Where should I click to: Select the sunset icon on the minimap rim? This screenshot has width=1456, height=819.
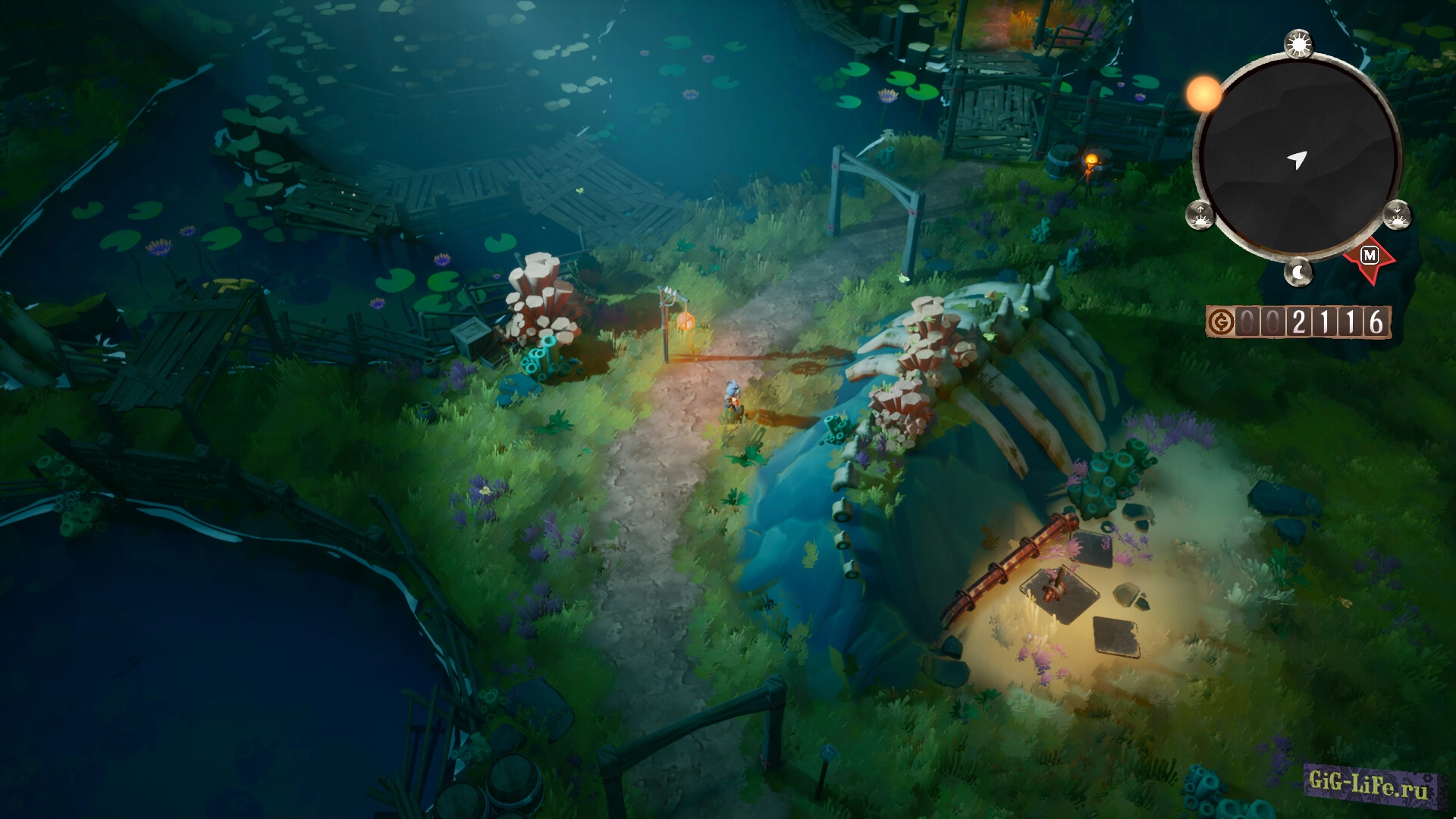[x=1397, y=215]
